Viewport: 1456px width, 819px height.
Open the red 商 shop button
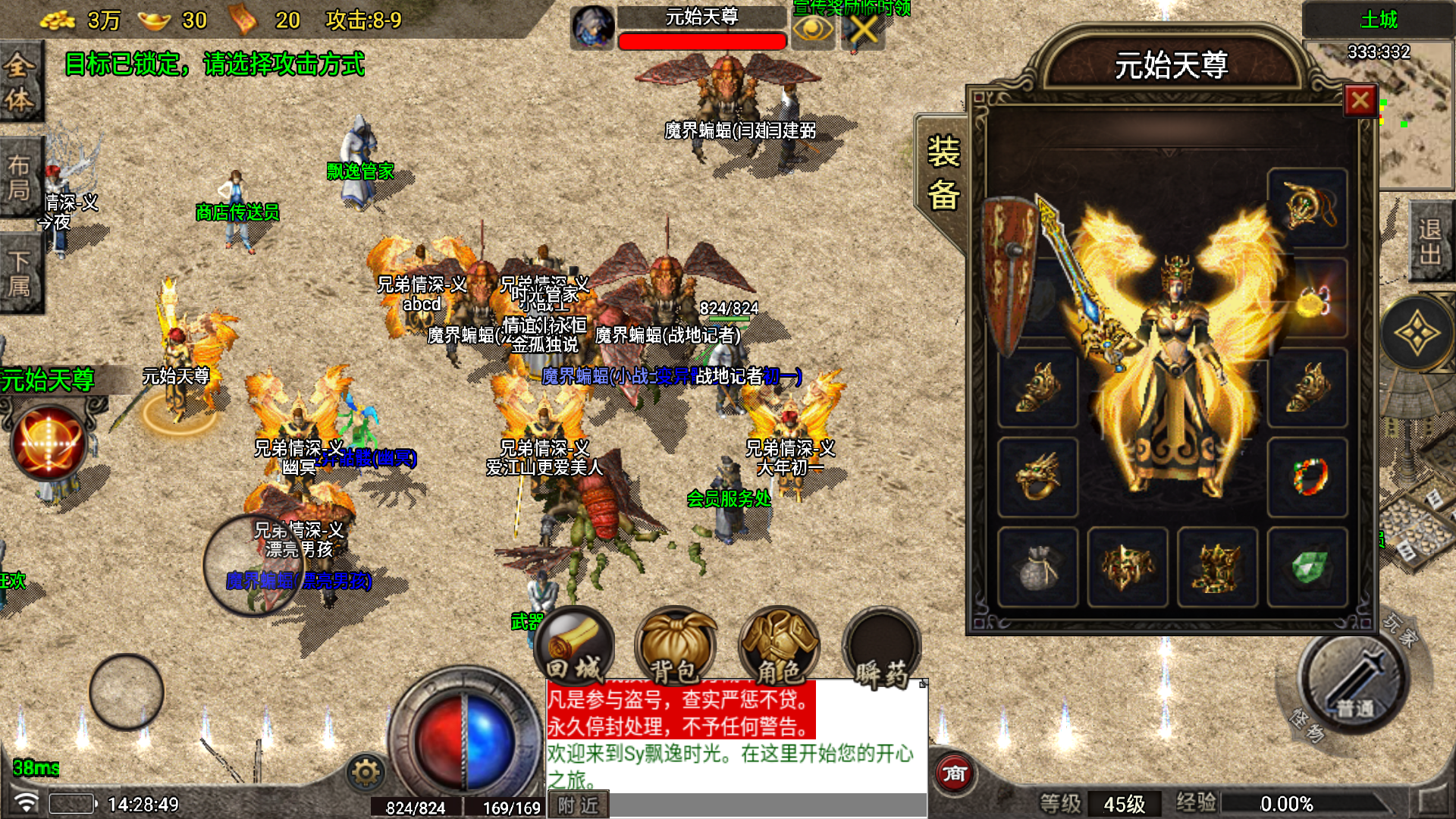954,773
